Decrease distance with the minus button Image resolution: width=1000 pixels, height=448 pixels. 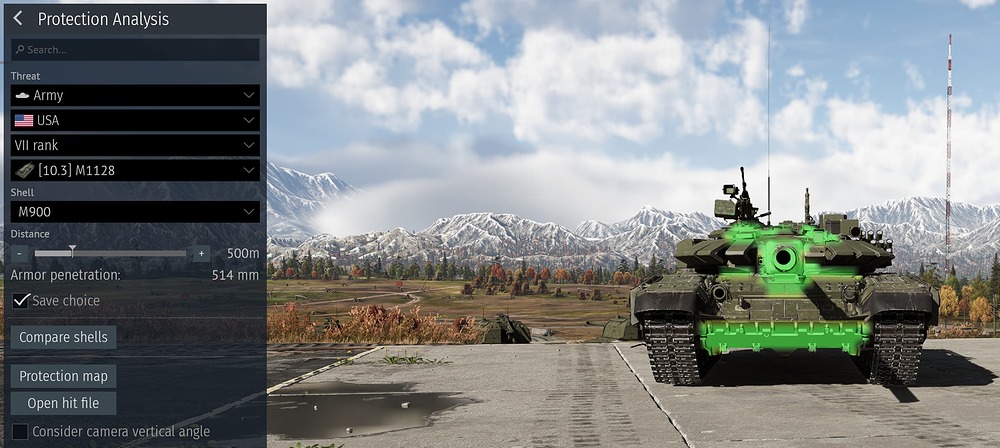20,253
